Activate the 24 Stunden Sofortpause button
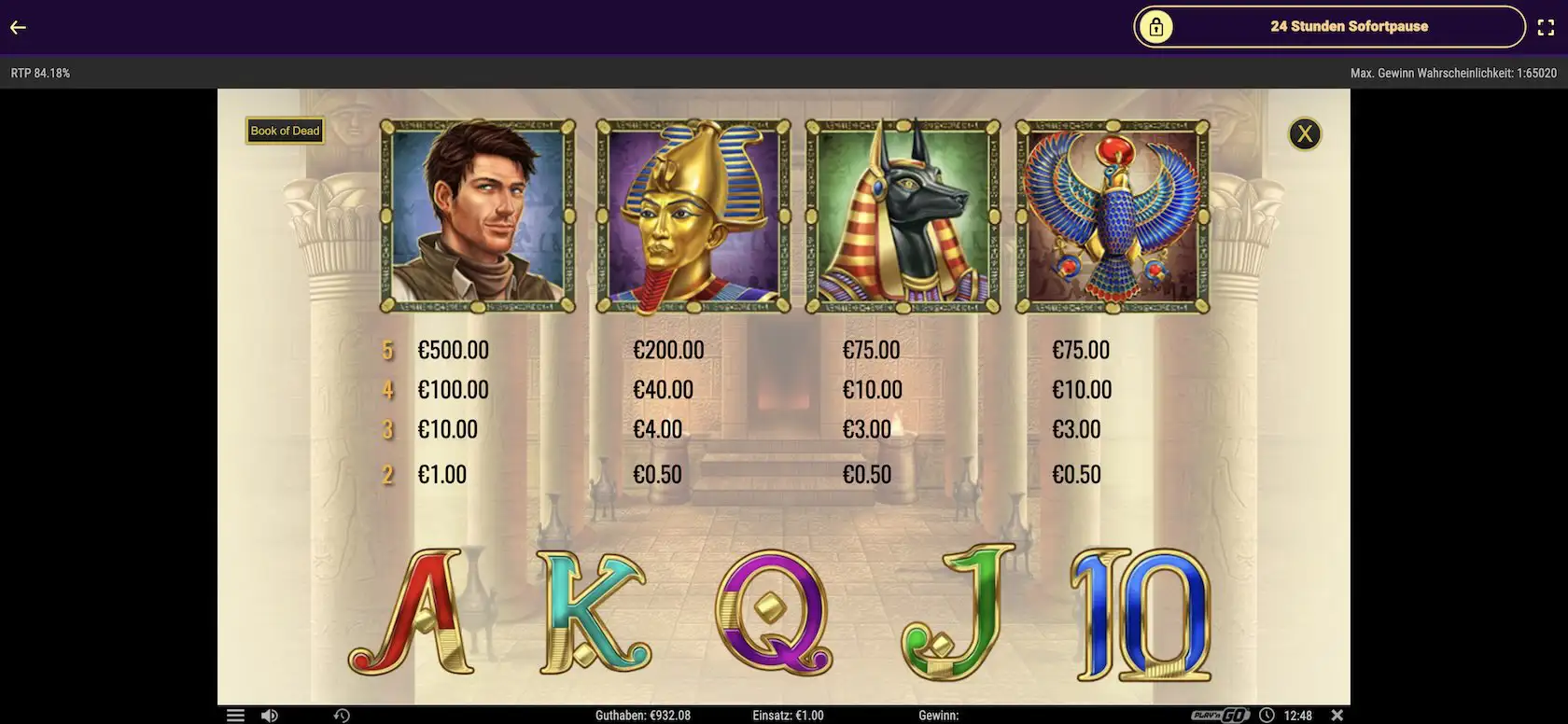1568x724 pixels. tap(1329, 27)
